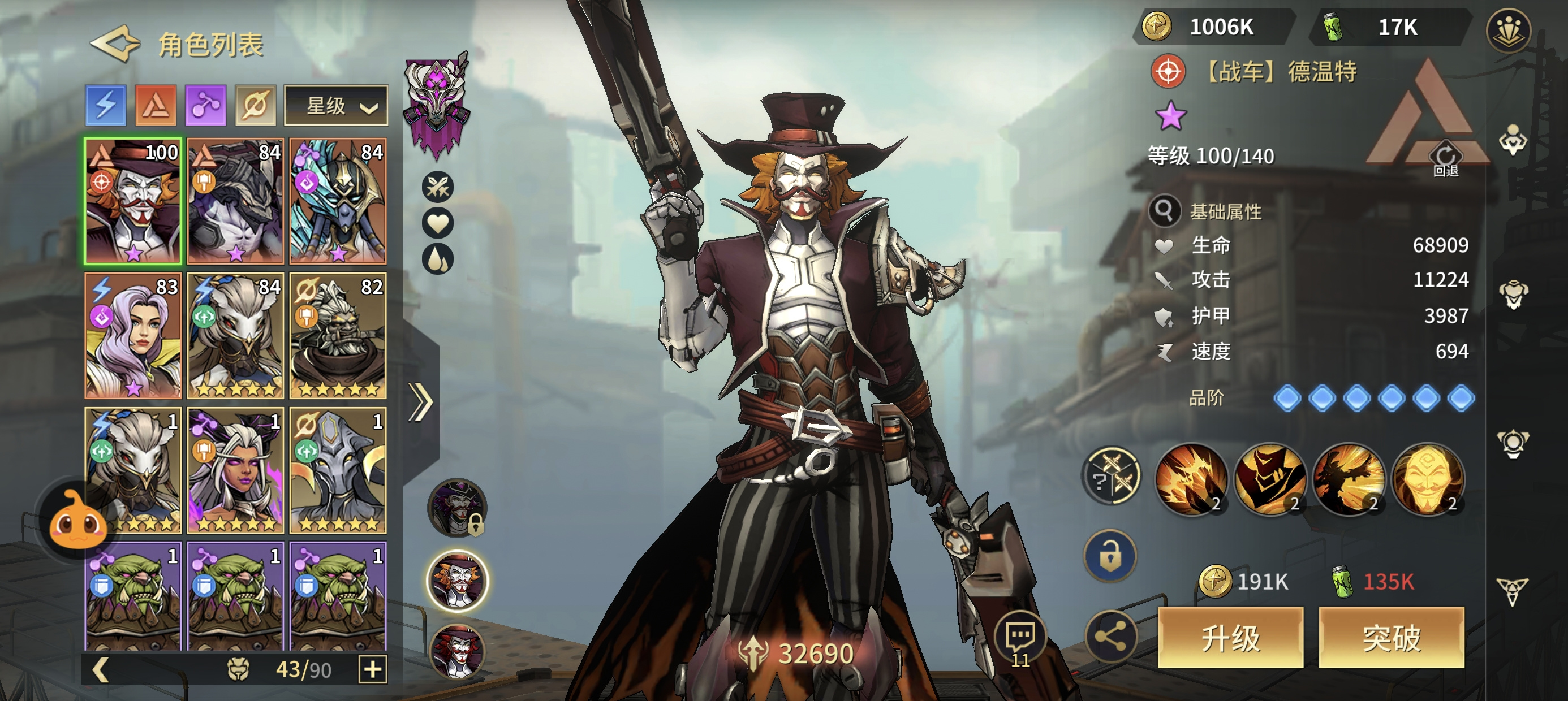Open the share icon button
The height and width of the screenshot is (701, 1568).
1111,637
